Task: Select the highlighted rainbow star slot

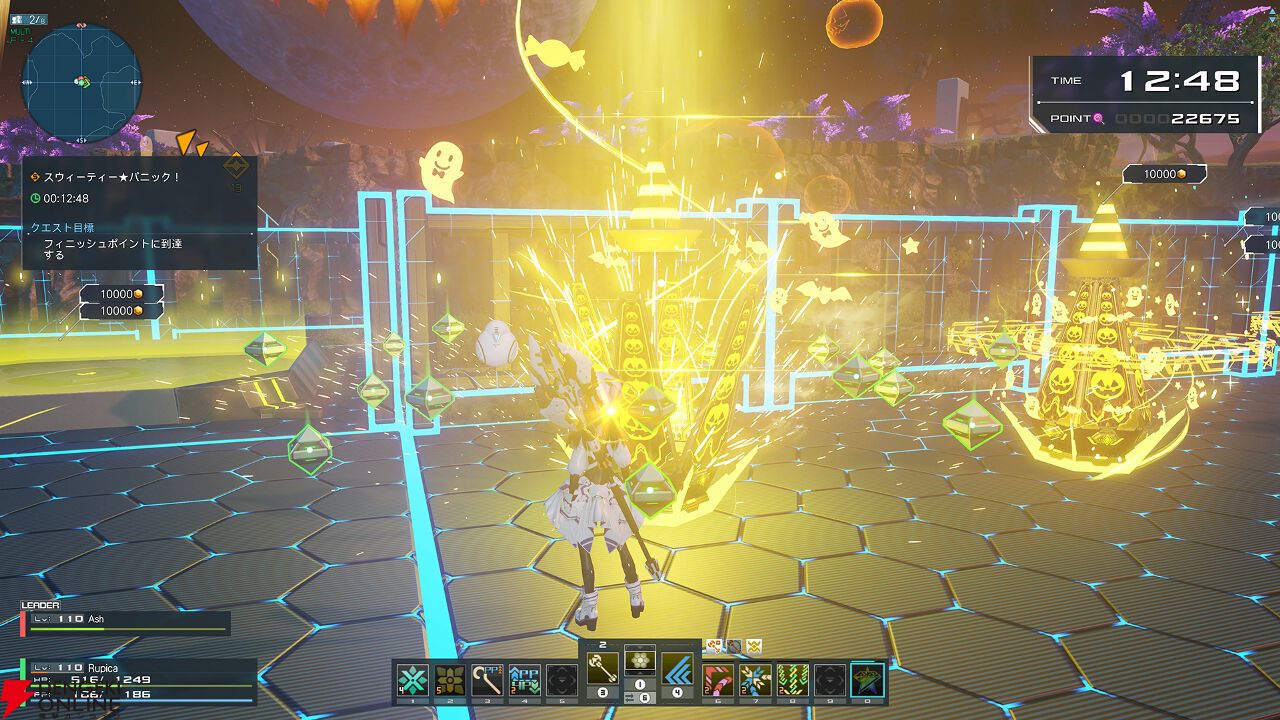Action: point(867,680)
